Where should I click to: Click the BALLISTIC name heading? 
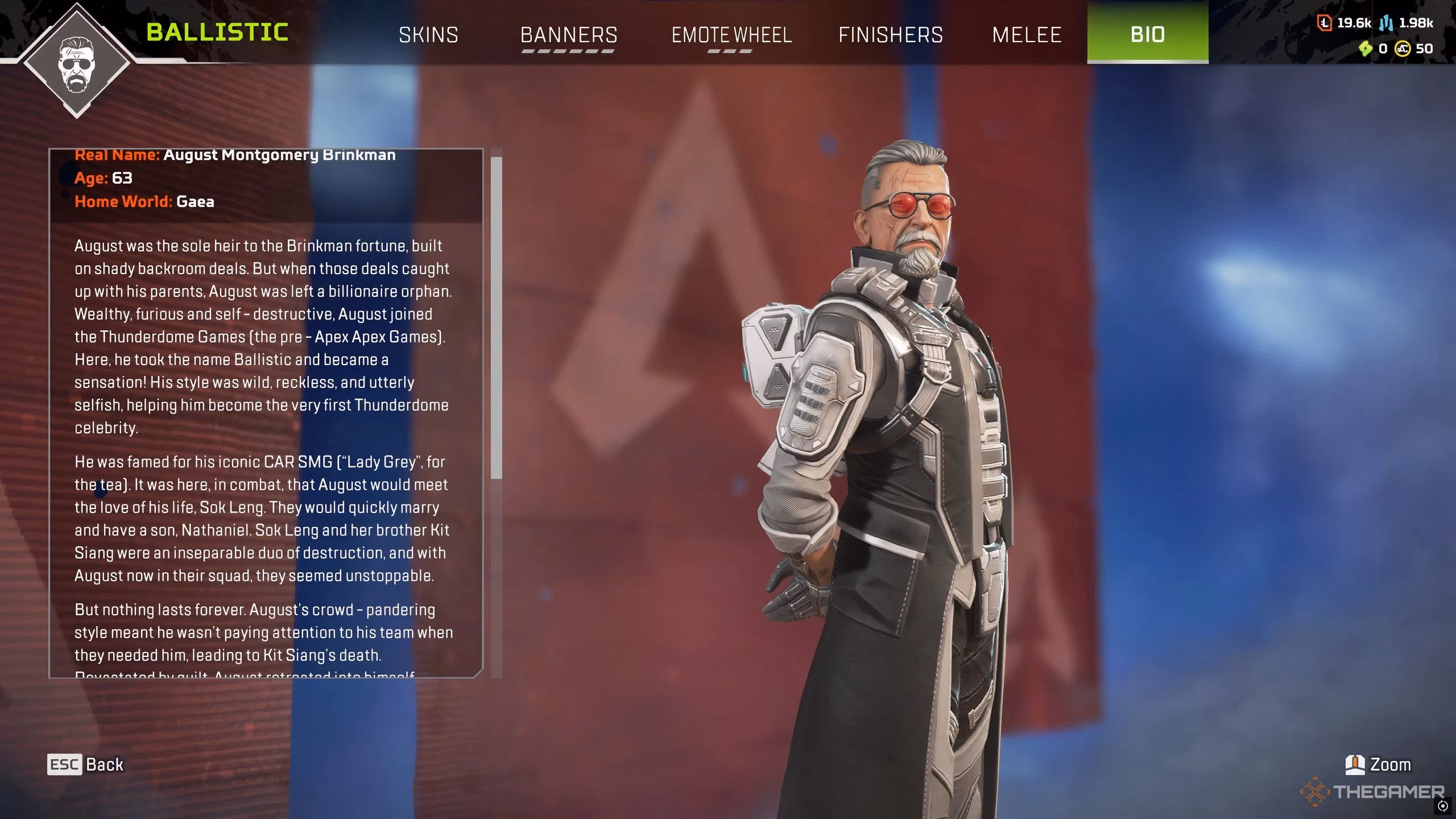tap(217, 32)
